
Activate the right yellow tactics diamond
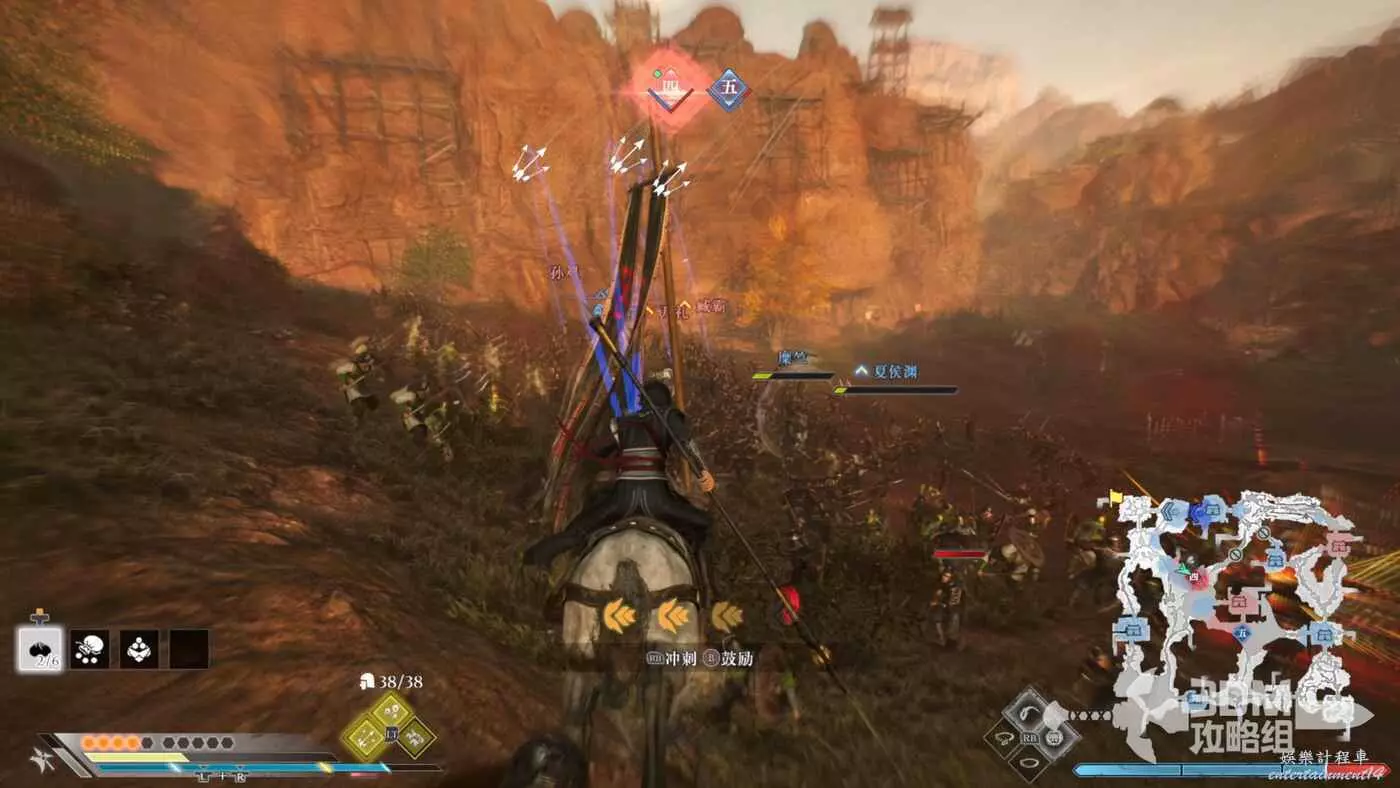coord(415,738)
